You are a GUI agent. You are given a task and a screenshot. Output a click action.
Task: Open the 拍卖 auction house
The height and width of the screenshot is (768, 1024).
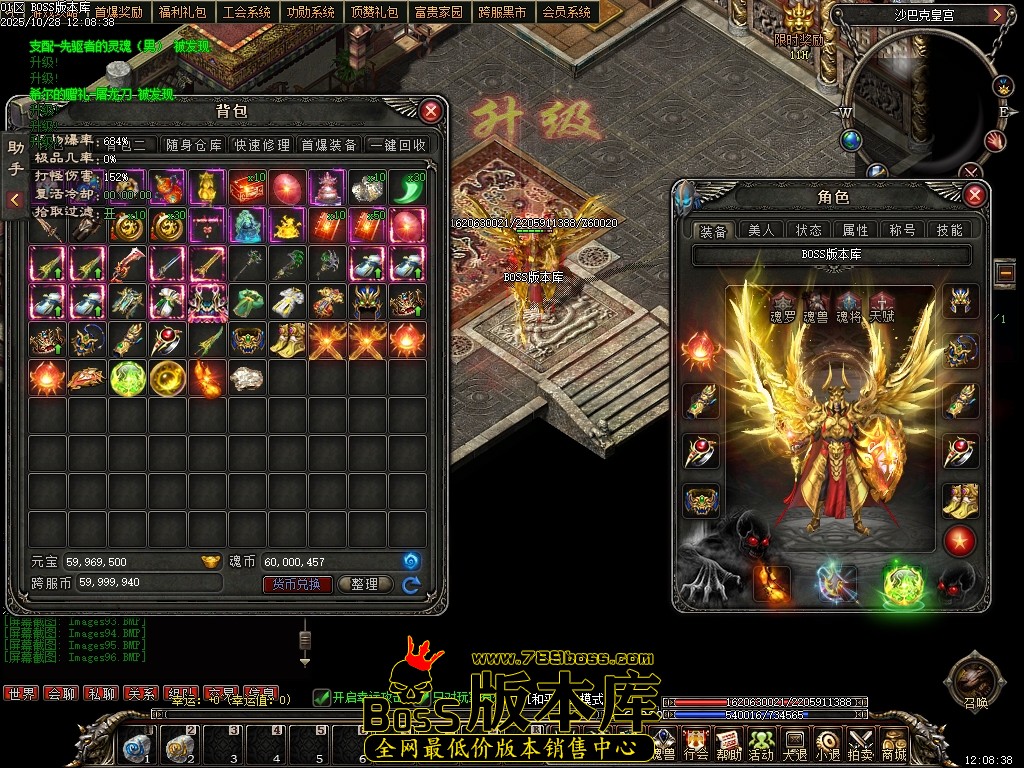860,744
